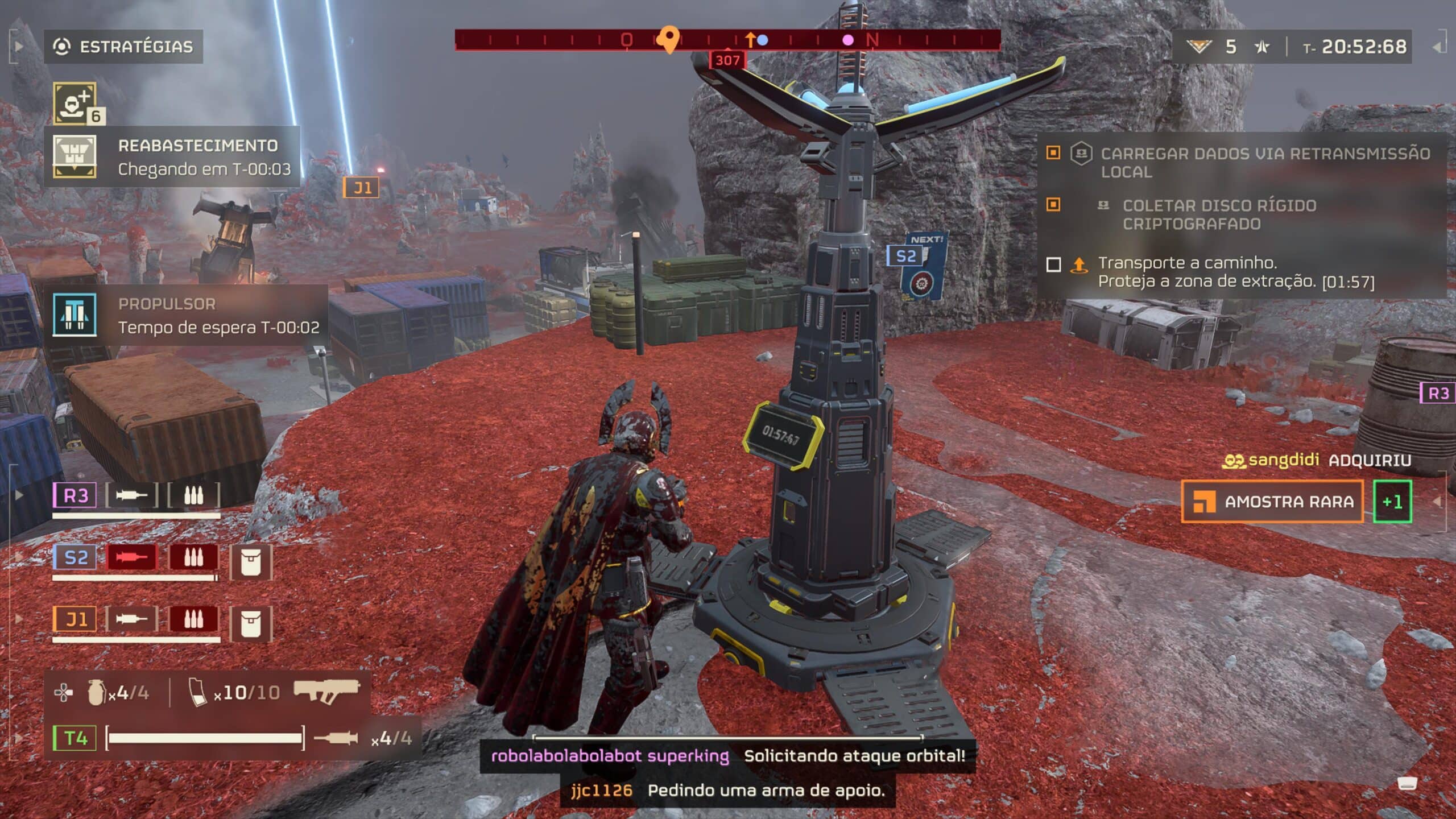Image resolution: width=1456 pixels, height=819 pixels.
Task: Activate the Propulsor jetpack stratagem
Action: (185, 316)
